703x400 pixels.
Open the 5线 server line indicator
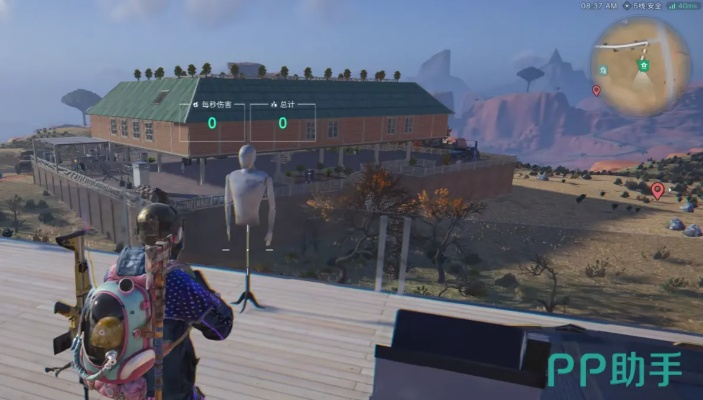pyautogui.click(x=642, y=6)
